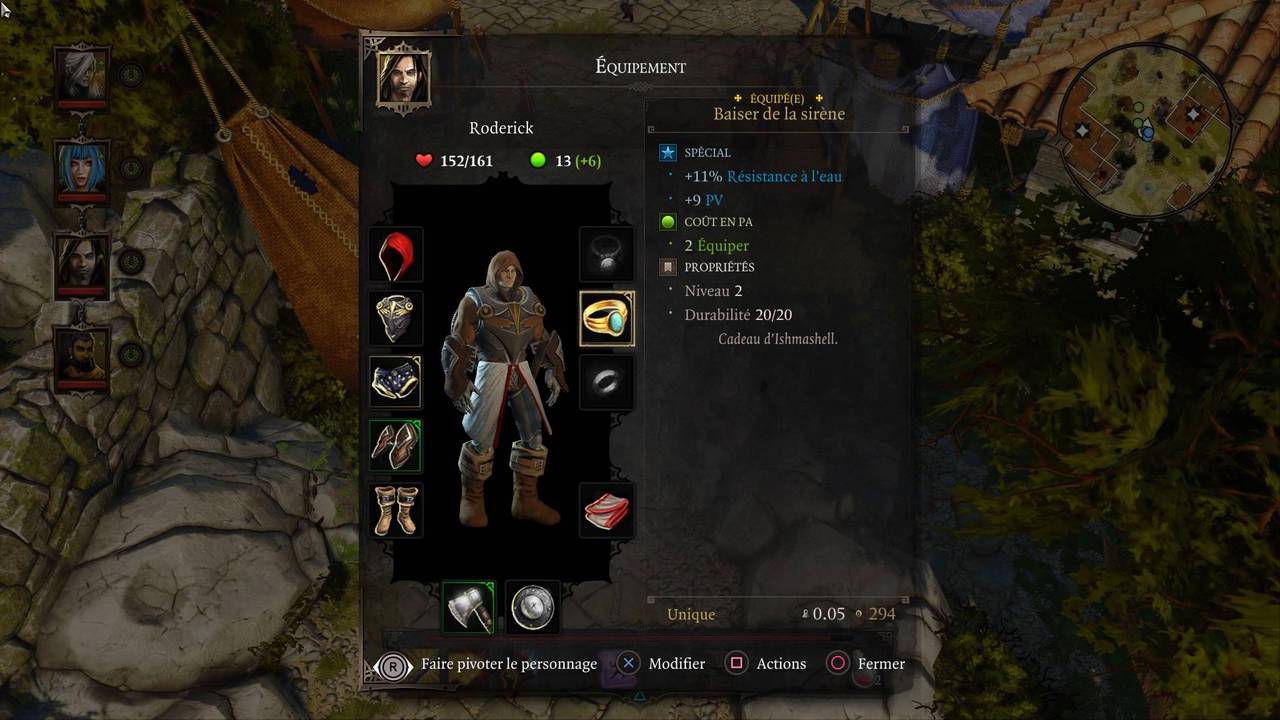Select the chest armor equipment slot
Screen dimensions: 1280x720
pyautogui.click(x=396, y=318)
